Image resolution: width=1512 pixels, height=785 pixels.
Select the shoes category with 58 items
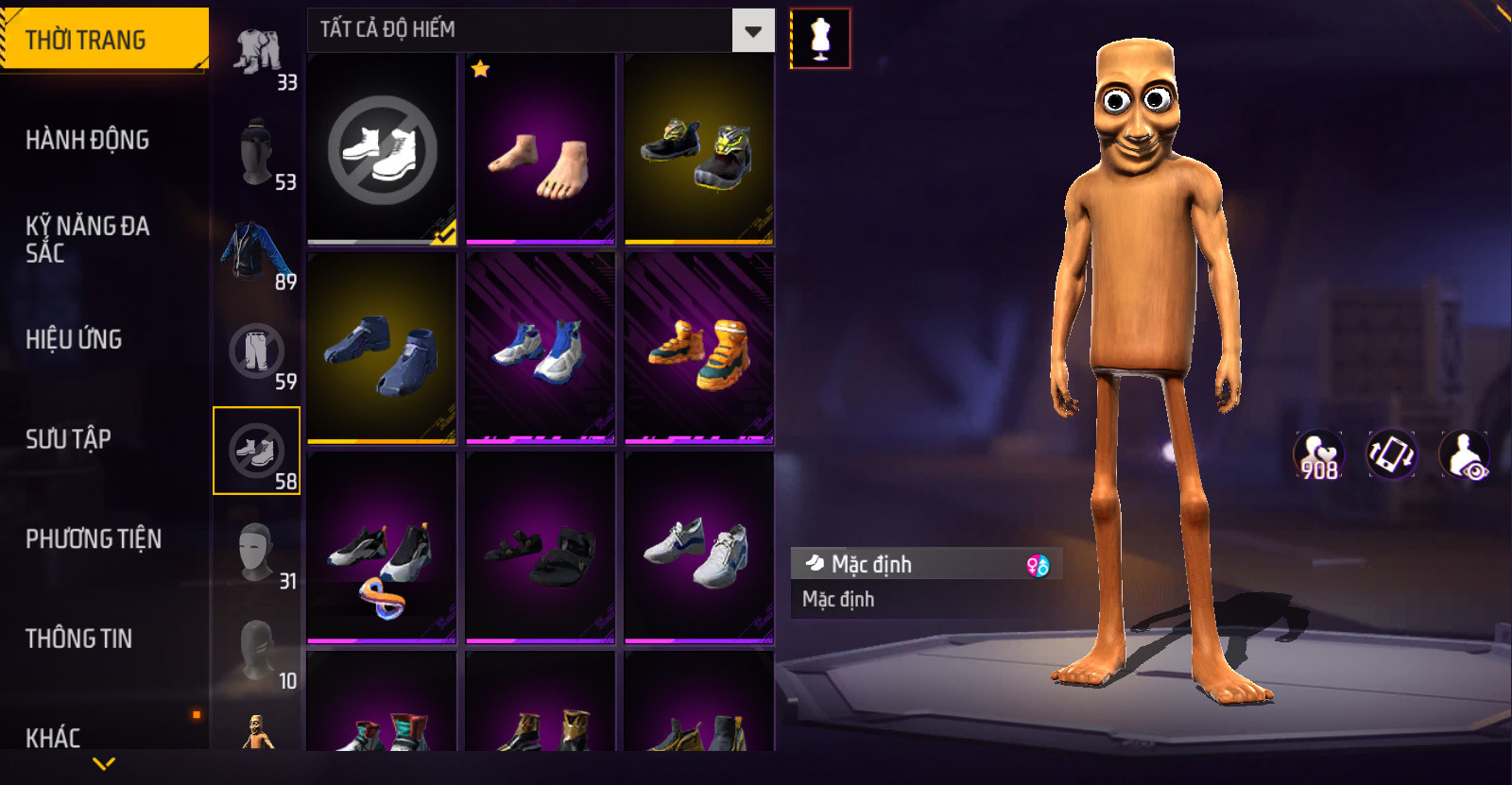[x=257, y=452]
